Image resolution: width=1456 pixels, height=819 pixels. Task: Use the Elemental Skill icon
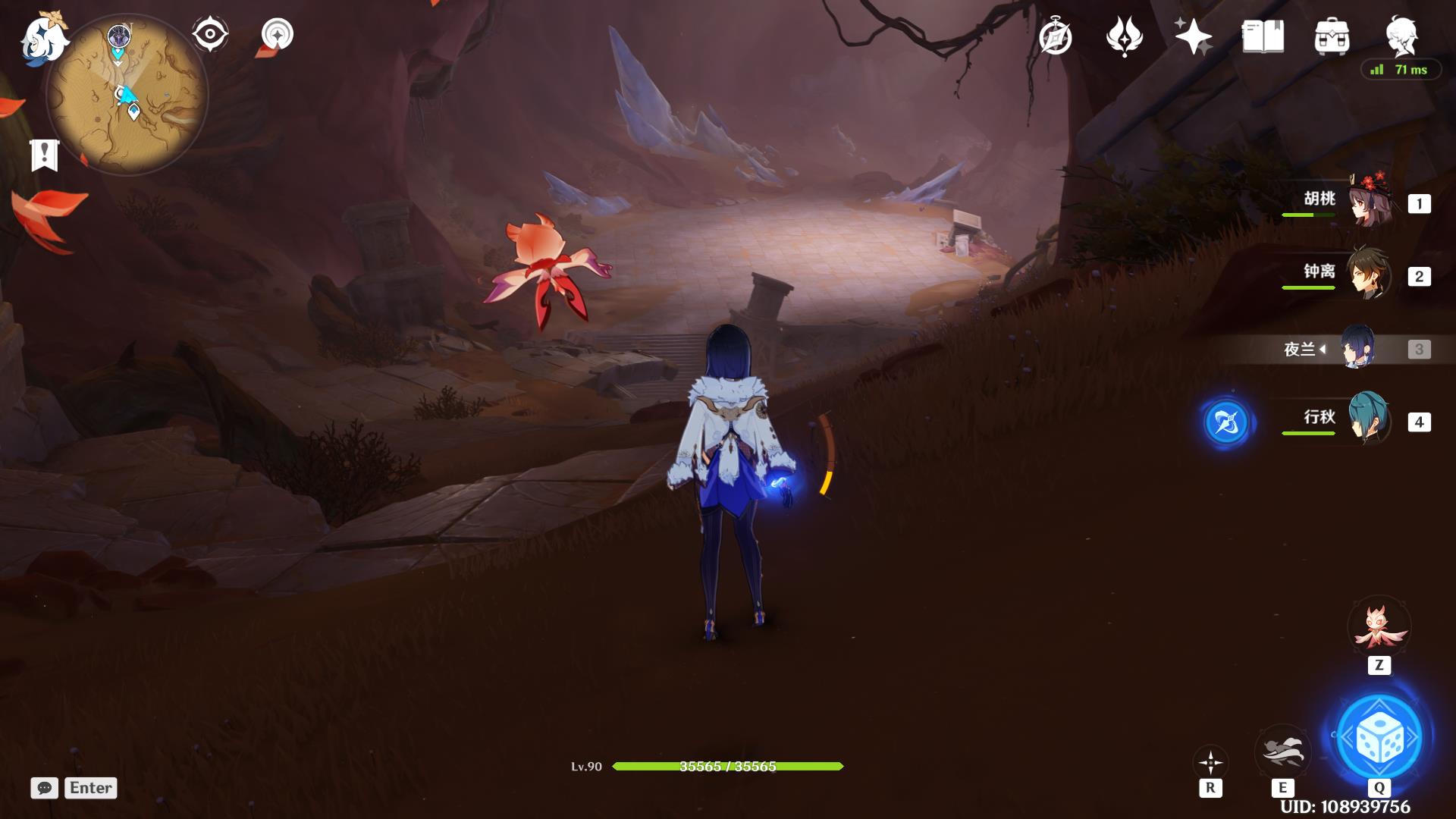[1282, 751]
